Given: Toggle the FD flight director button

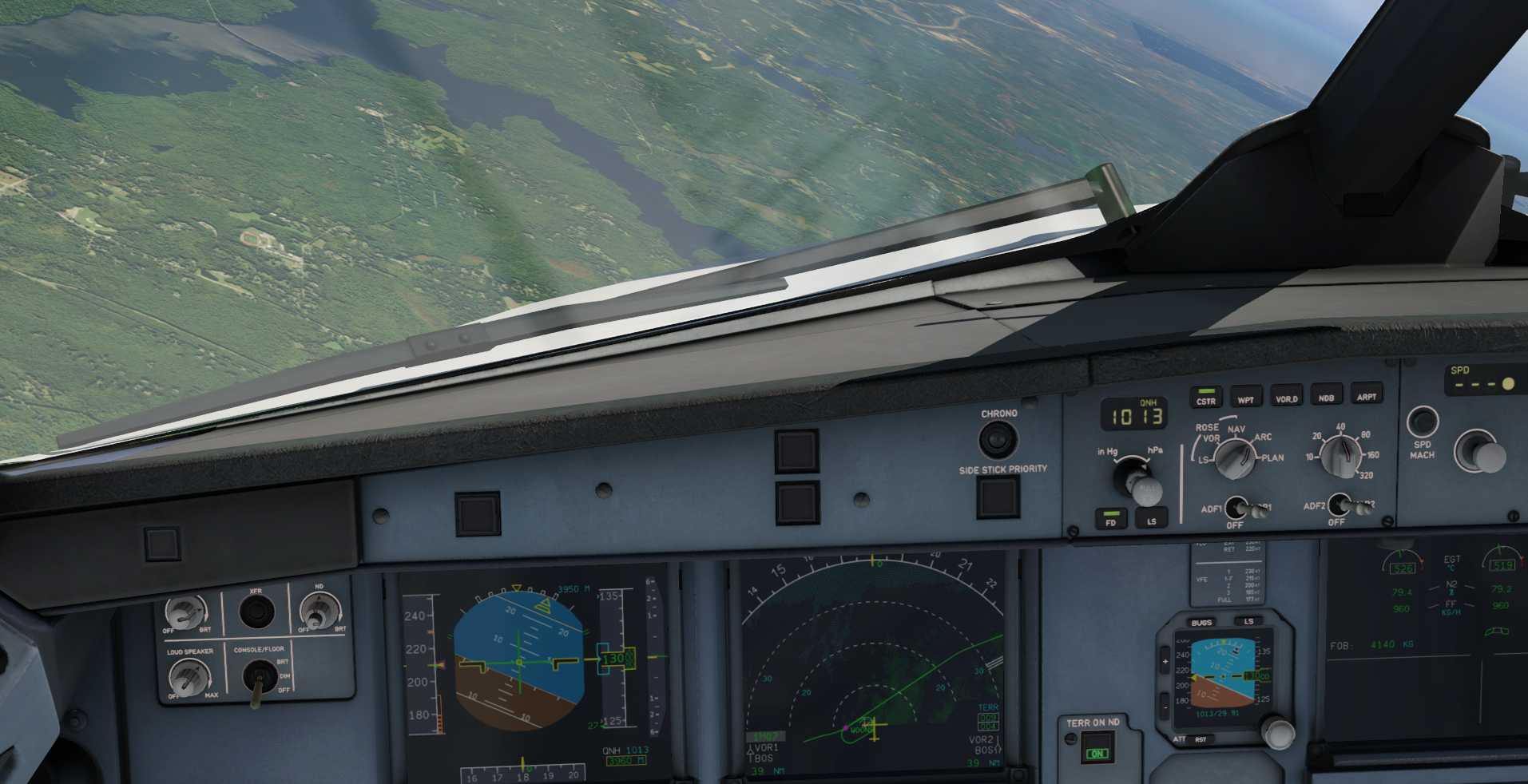Looking at the screenshot, I should point(1110,519).
